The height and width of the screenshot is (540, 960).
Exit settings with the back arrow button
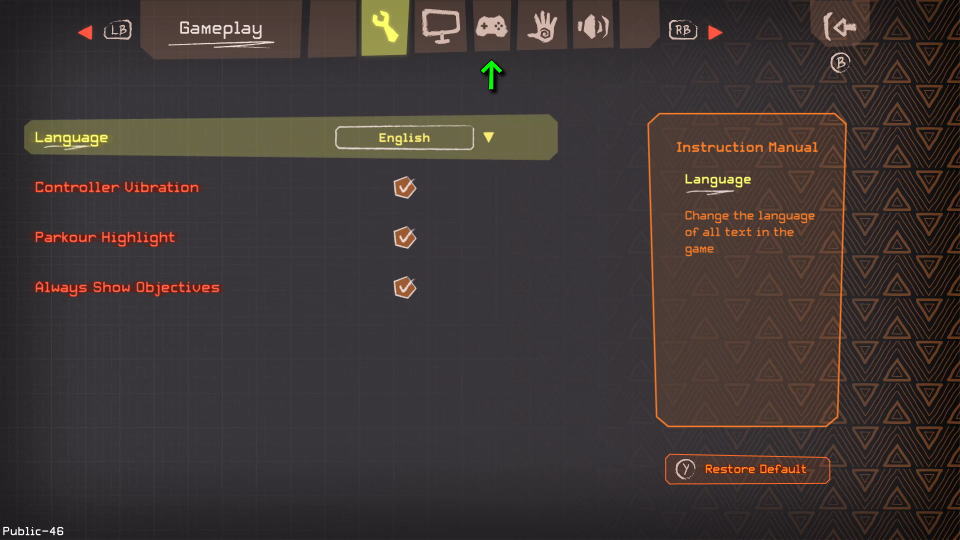click(839, 27)
